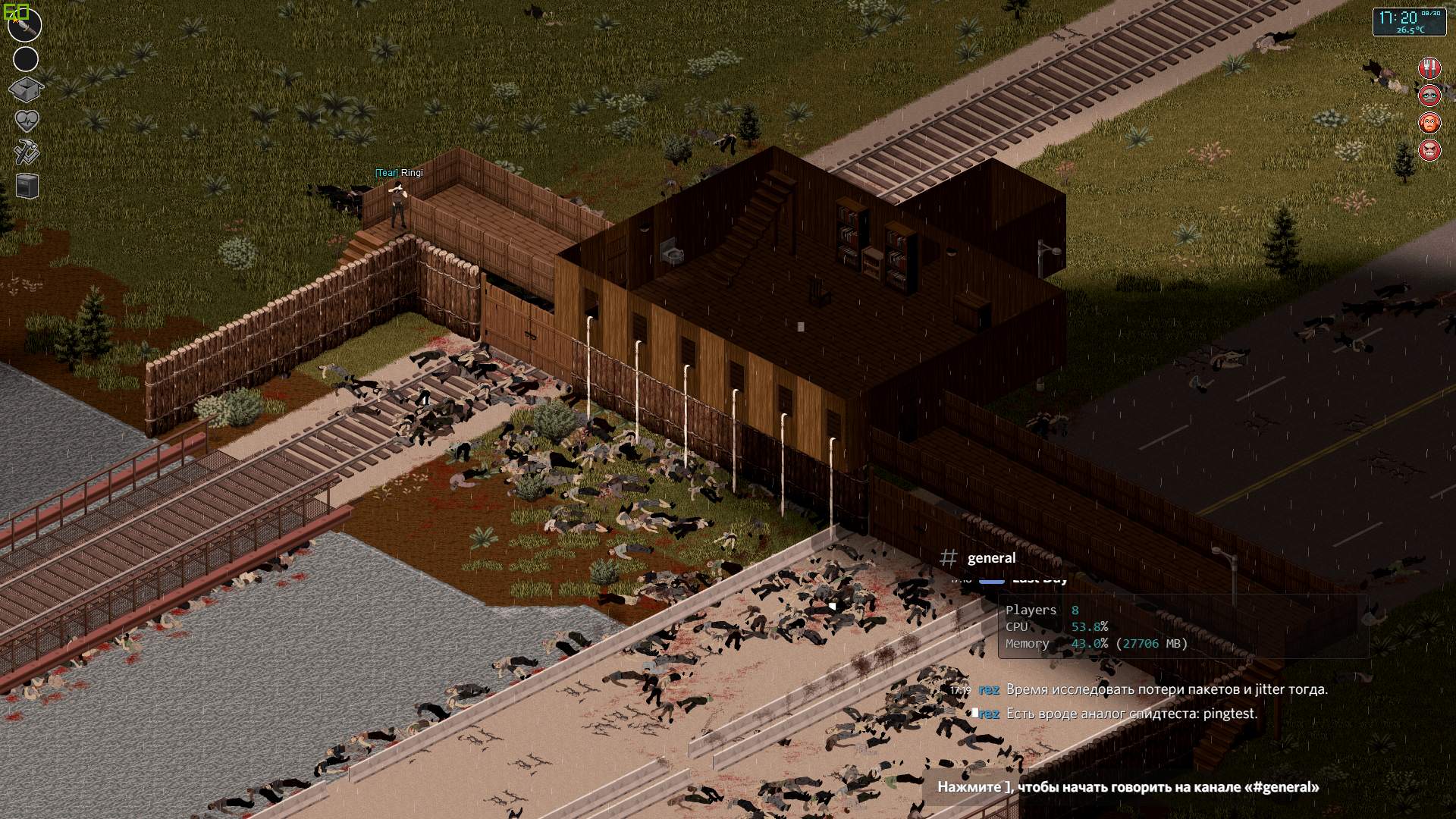The width and height of the screenshot is (1456, 819).
Task: Click the sad unhappy moodle
Action: point(1429,96)
